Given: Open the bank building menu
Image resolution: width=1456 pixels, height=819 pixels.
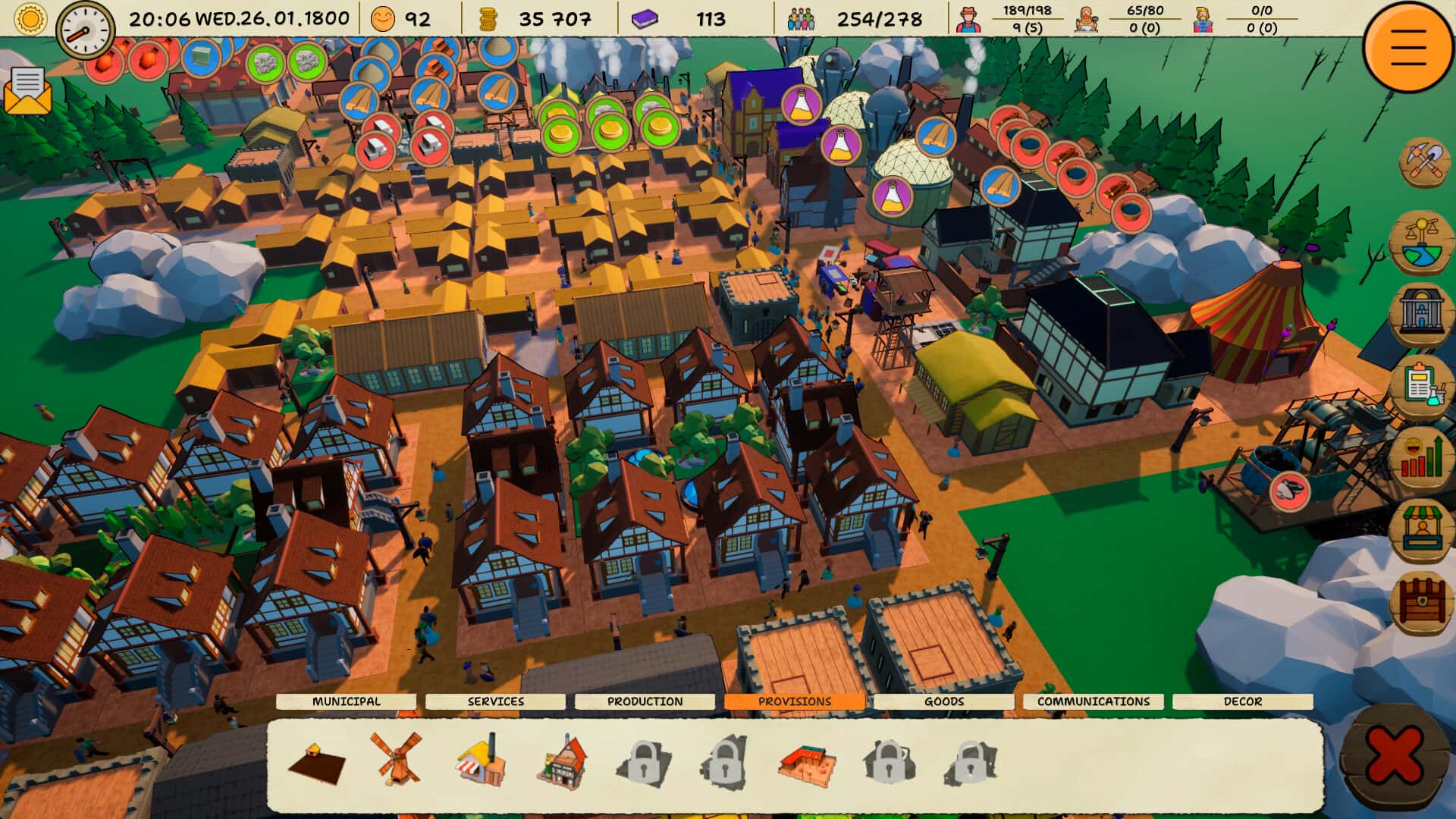Looking at the screenshot, I should (x=1422, y=310).
